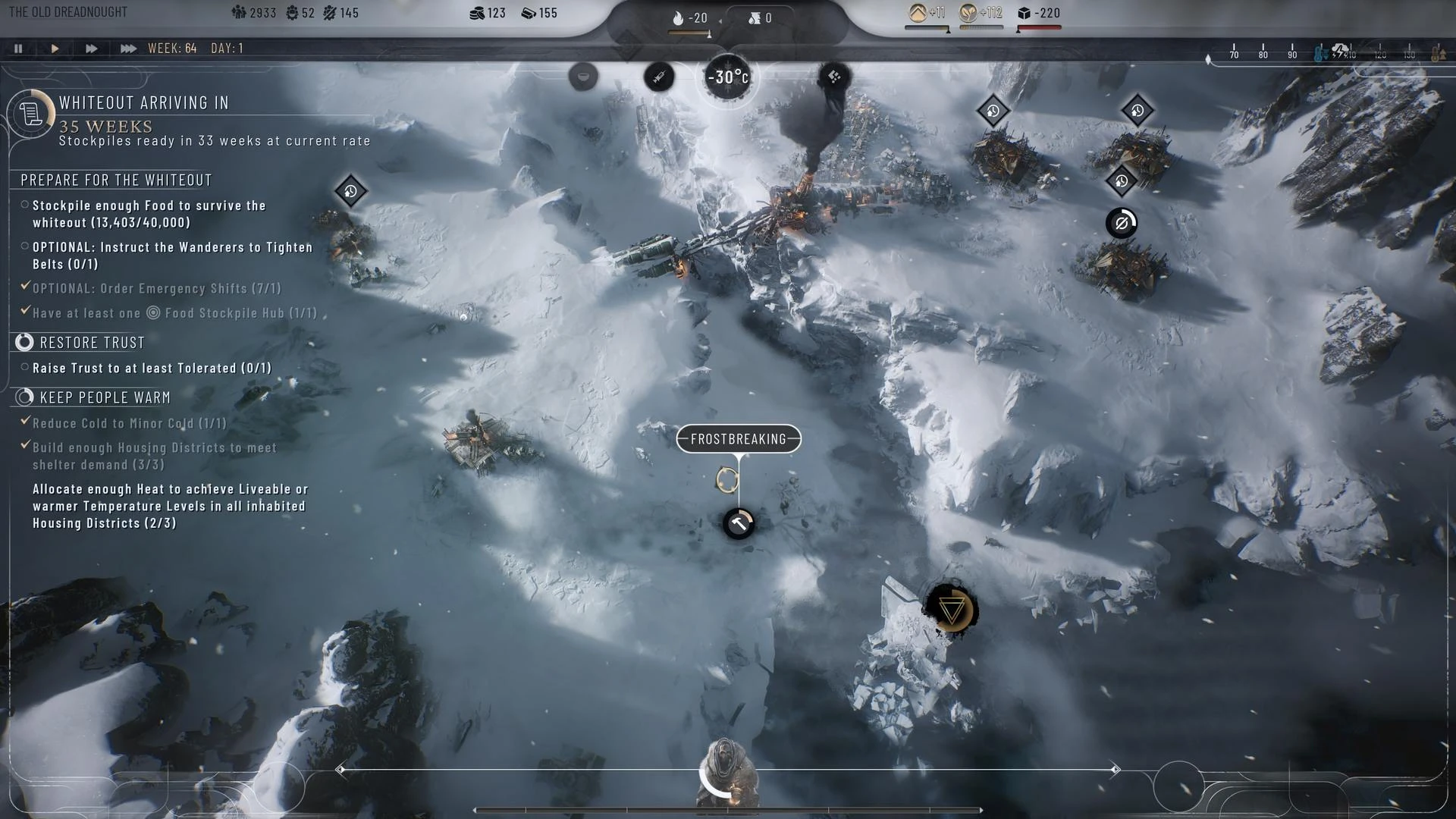Collapse the PREPARE FOR THE WHITEOUT section

115,180
